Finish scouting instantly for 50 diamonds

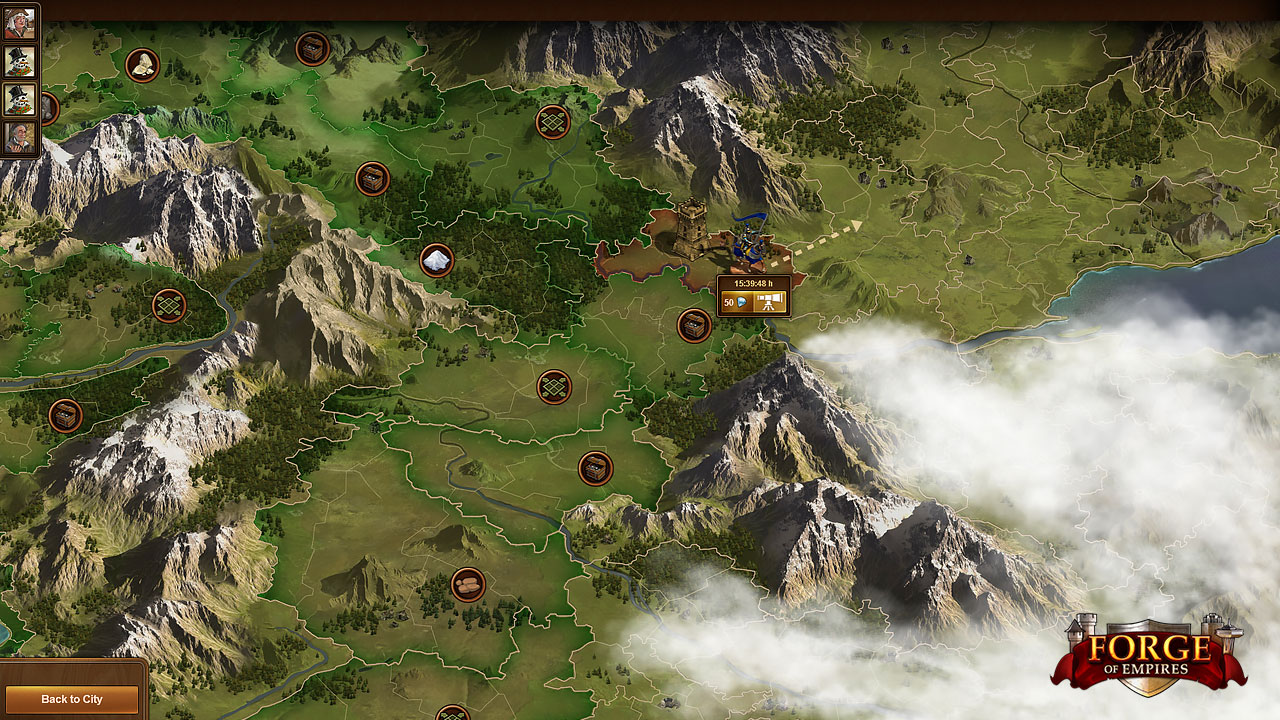(735, 303)
